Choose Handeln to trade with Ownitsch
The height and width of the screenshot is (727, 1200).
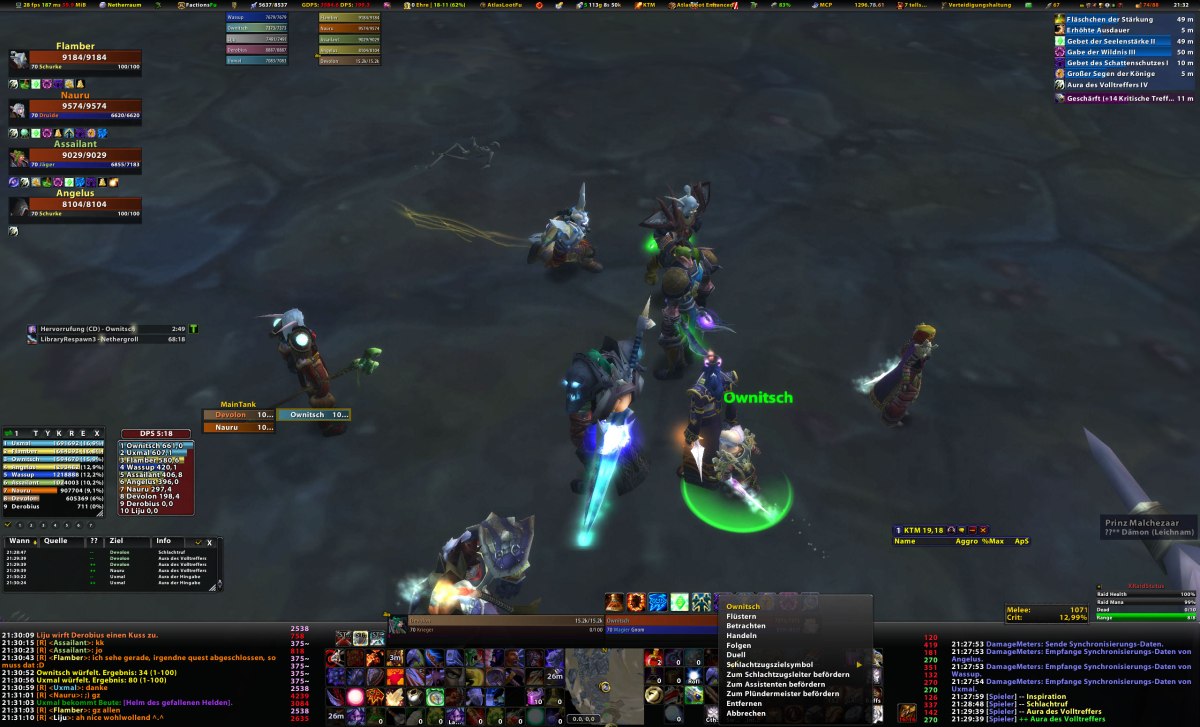(x=742, y=636)
